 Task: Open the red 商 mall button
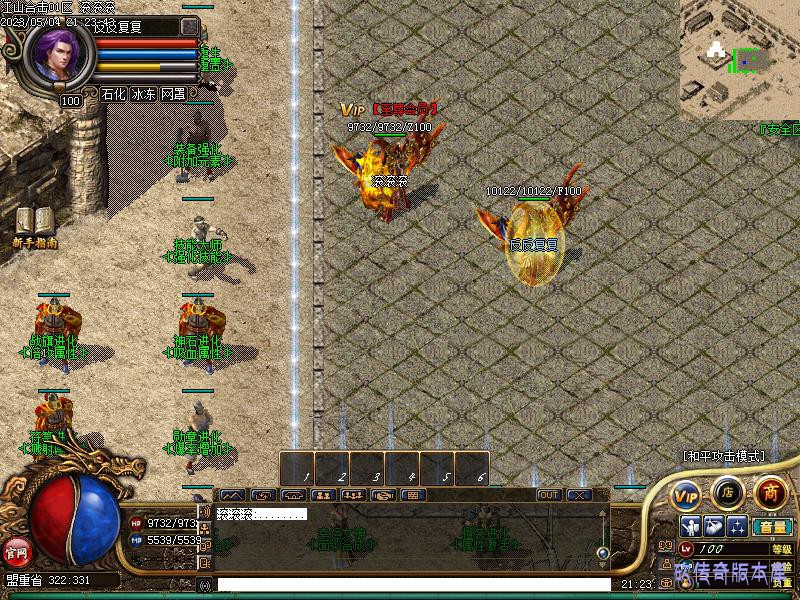pos(770,492)
